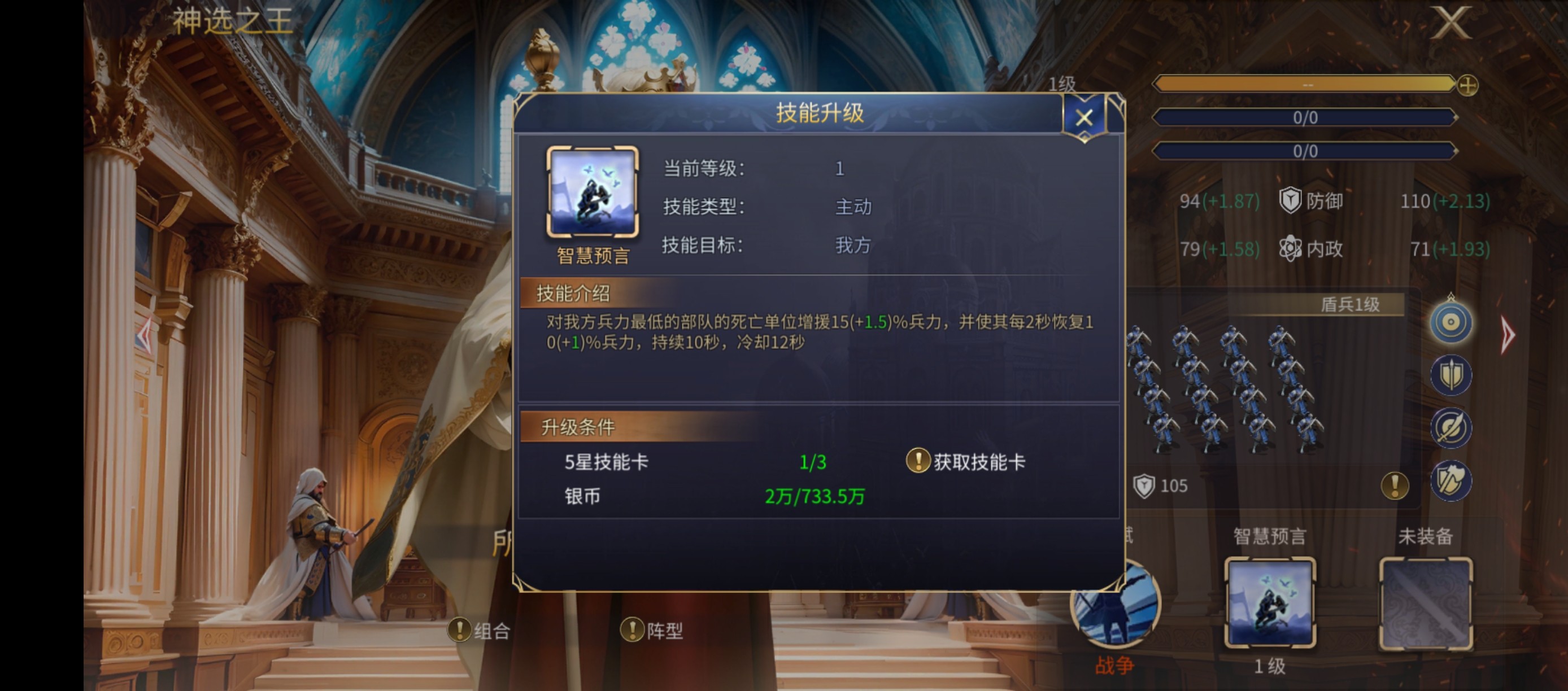Choose the curved sword troop icon
The width and height of the screenshot is (1568, 691).
pyautogui.click(x=1451, y=427)
